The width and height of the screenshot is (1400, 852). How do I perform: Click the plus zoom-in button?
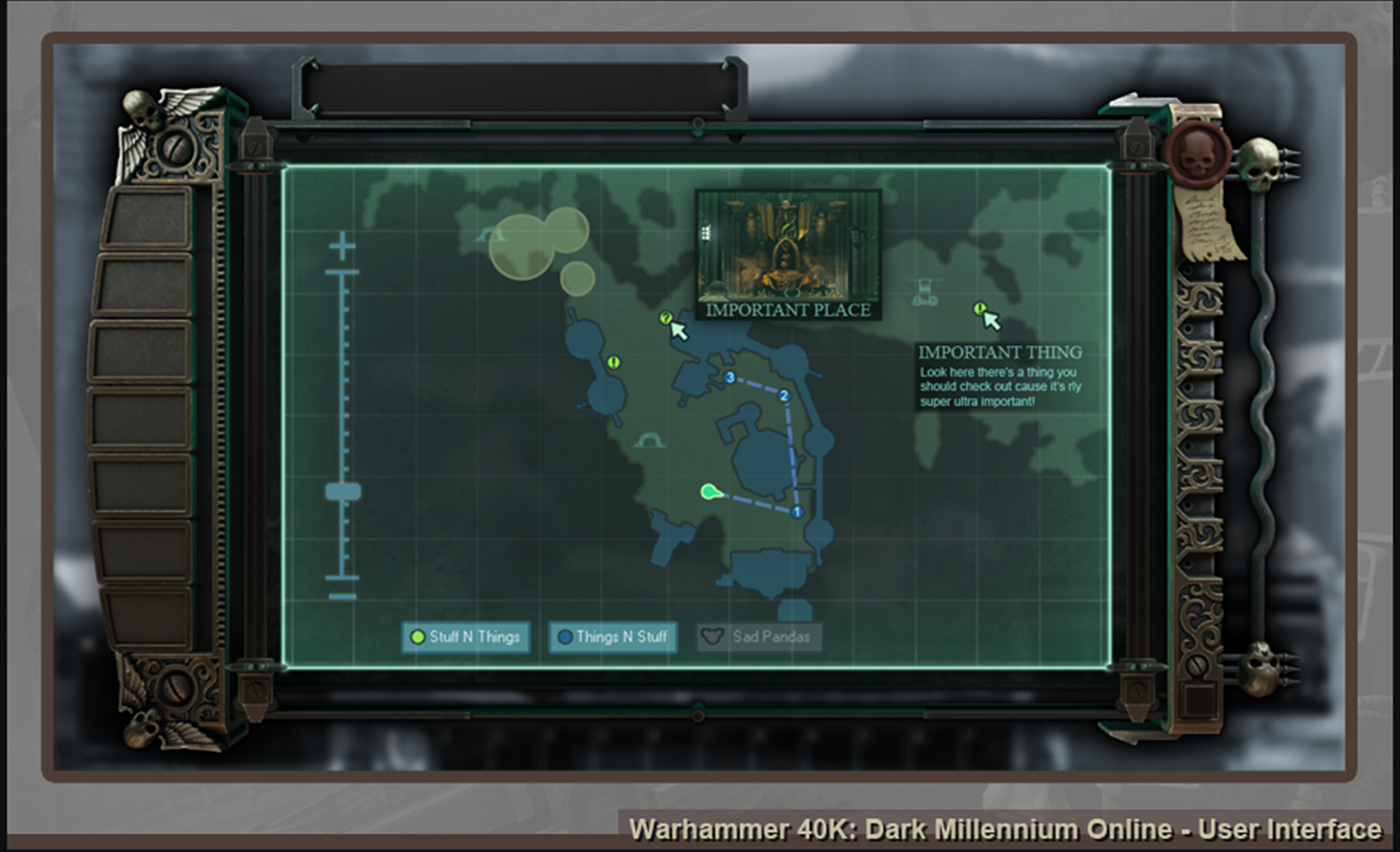[342, 247]
